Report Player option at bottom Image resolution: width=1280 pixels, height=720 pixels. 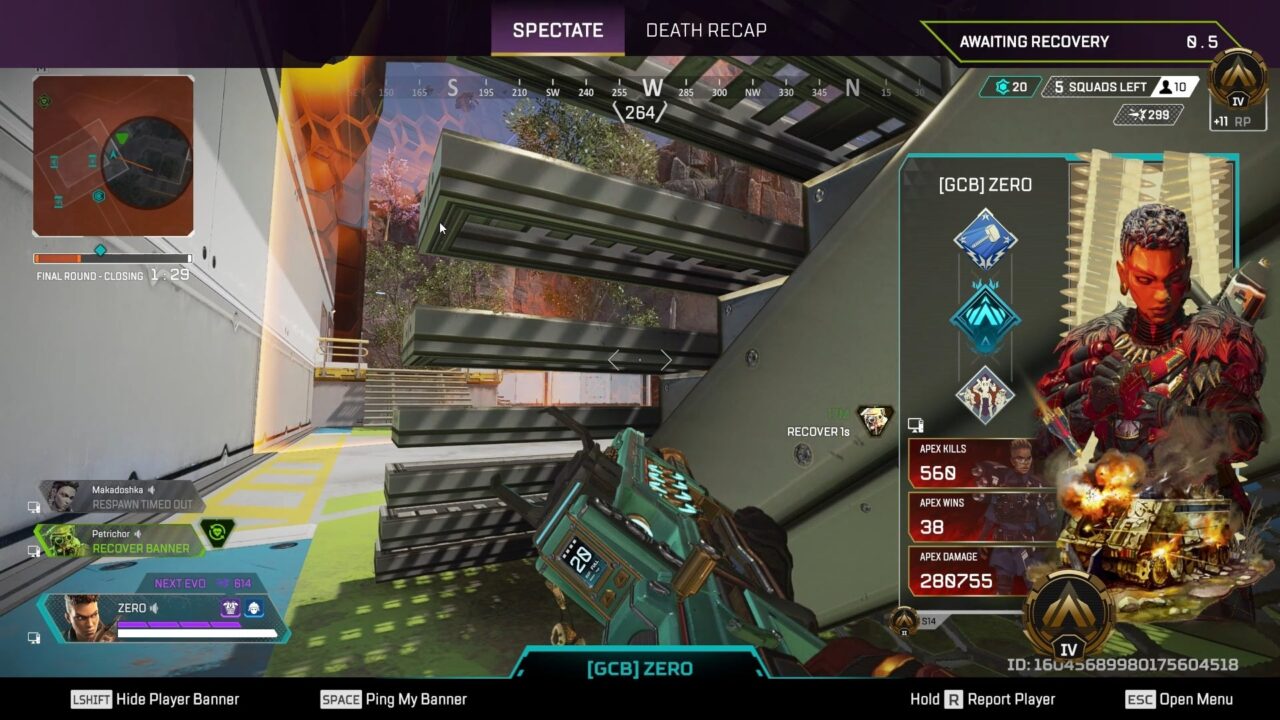[x=983, y=699]
